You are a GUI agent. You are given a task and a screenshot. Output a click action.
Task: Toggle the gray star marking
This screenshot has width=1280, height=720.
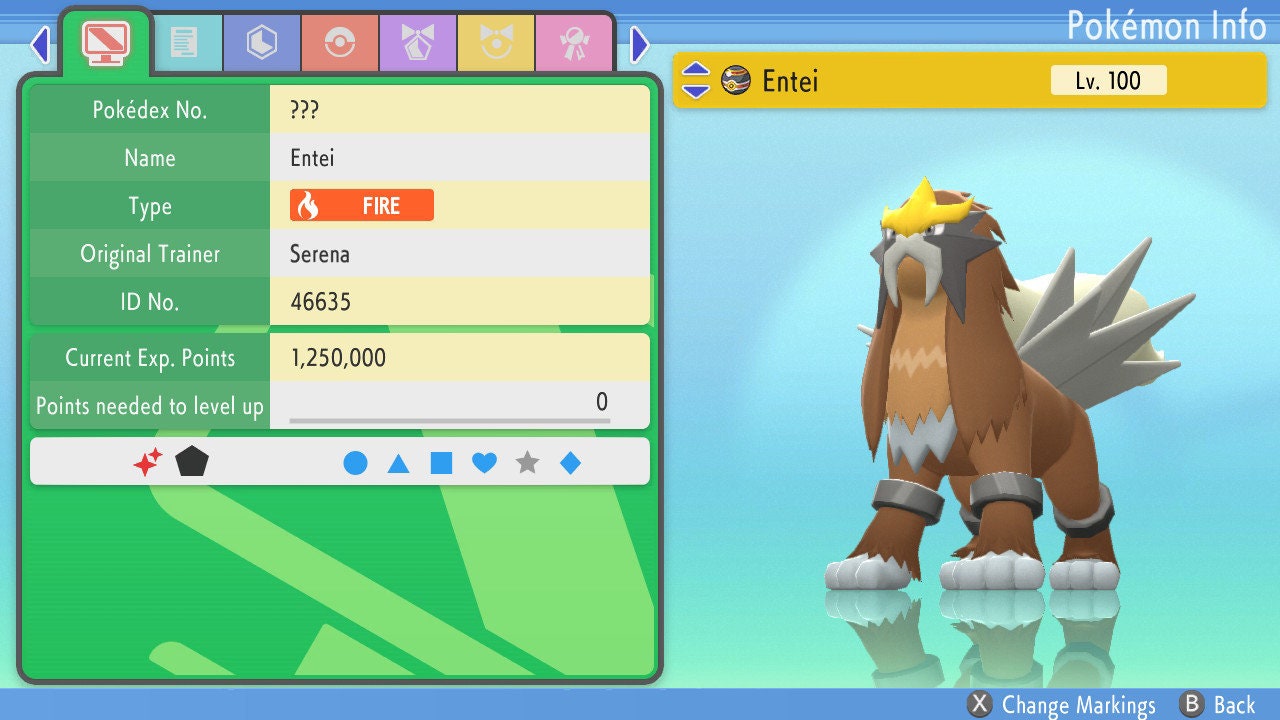(x=527, y=463)
